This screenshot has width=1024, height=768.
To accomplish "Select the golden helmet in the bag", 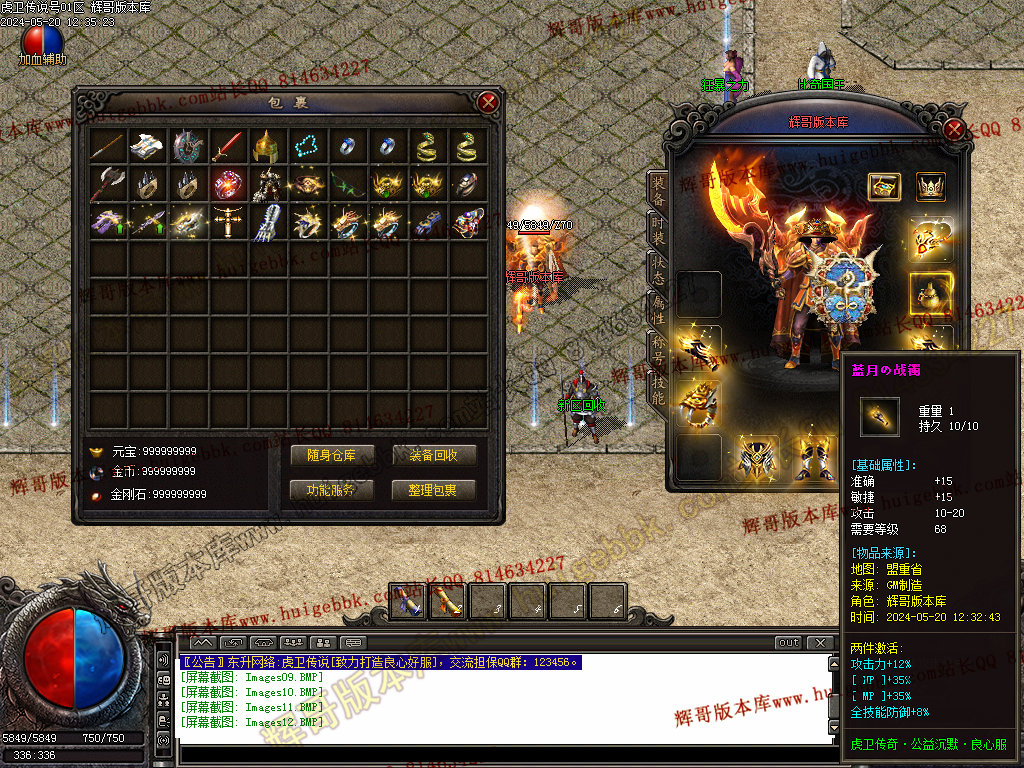I will [x=267, y=147].
